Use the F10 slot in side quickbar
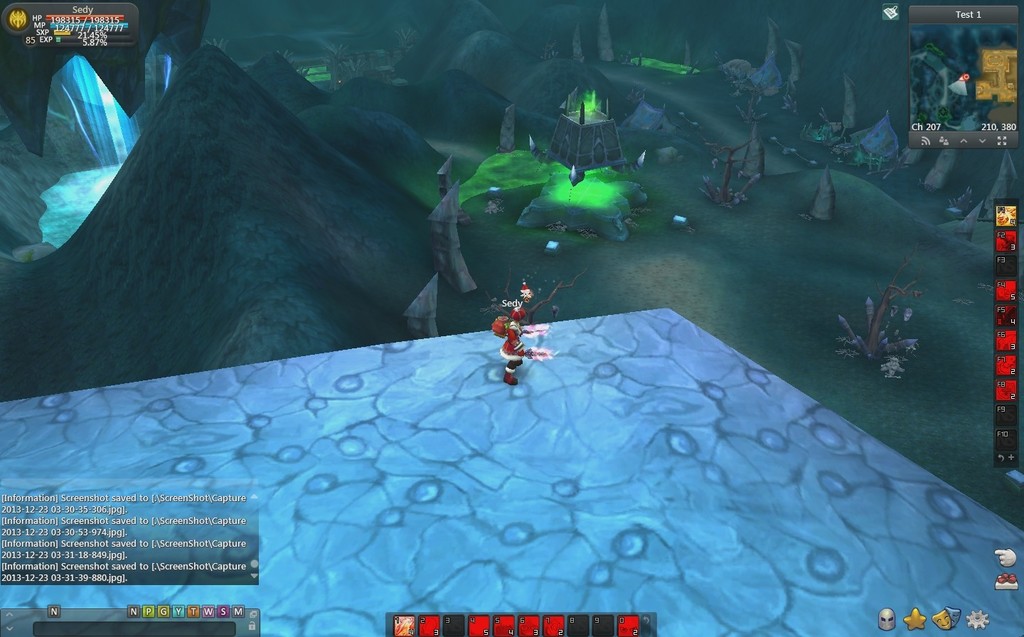 point(1006,437)
